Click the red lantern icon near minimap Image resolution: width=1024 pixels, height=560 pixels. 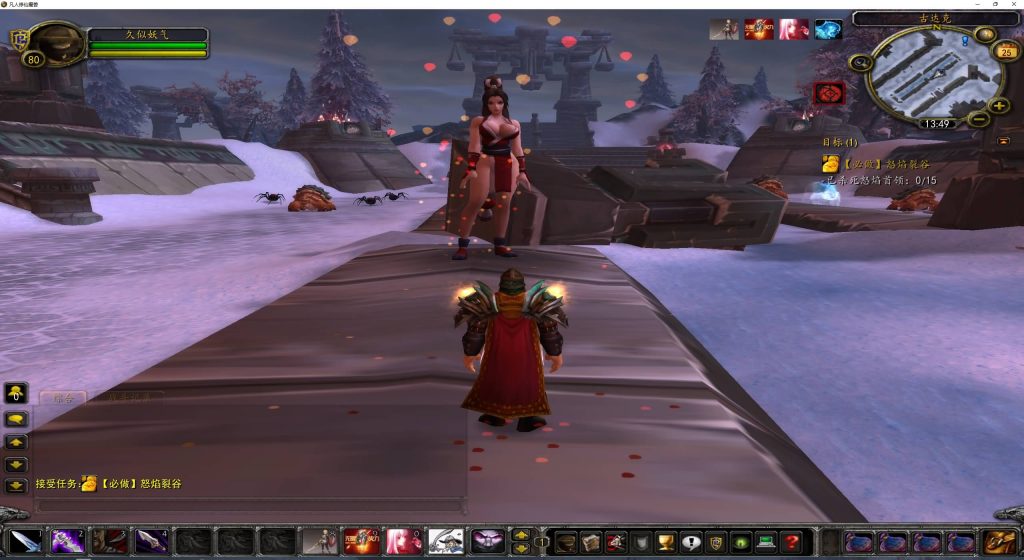point(830,93)
